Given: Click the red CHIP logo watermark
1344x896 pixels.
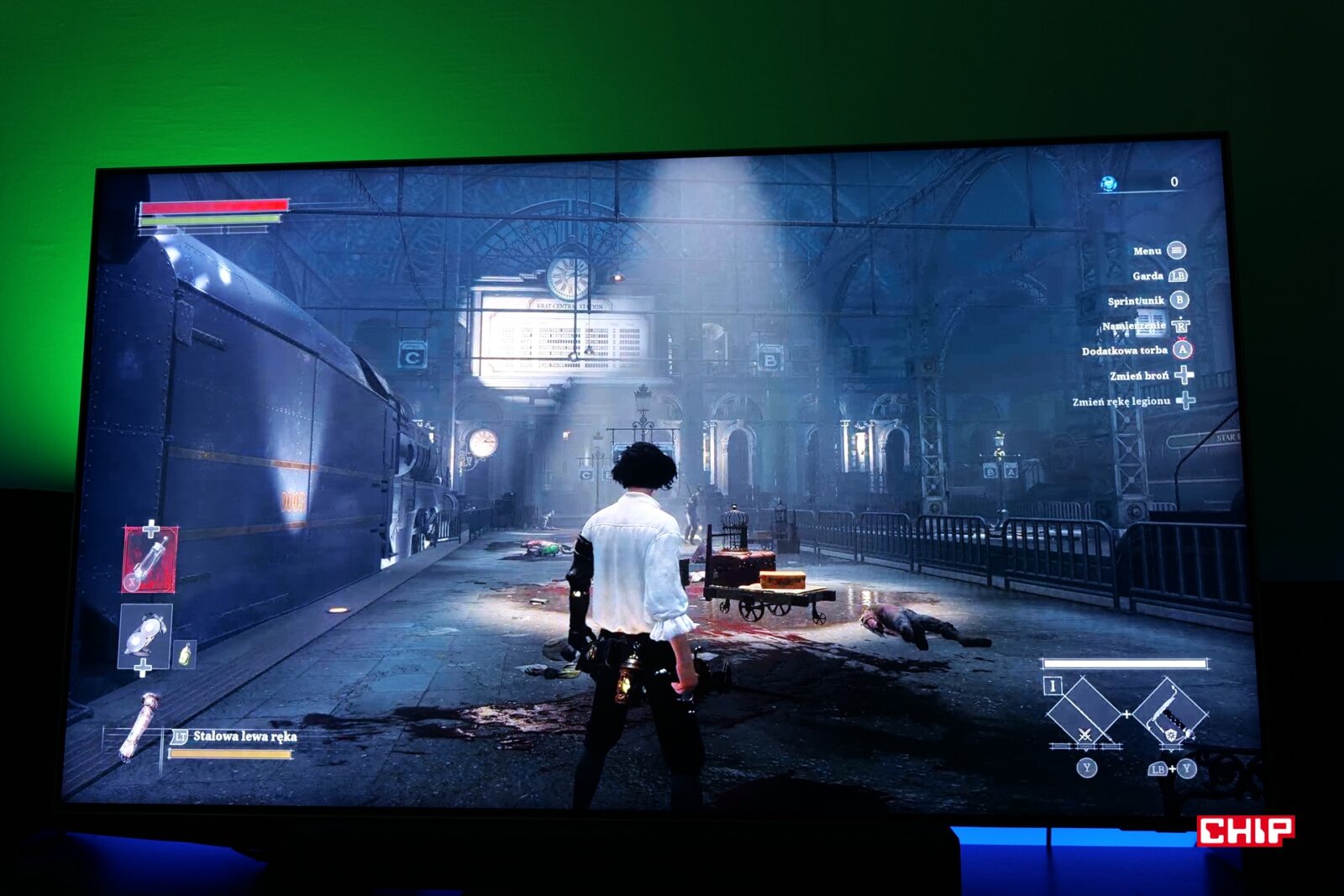Looking at the screenshot, I should point(1245,831).
